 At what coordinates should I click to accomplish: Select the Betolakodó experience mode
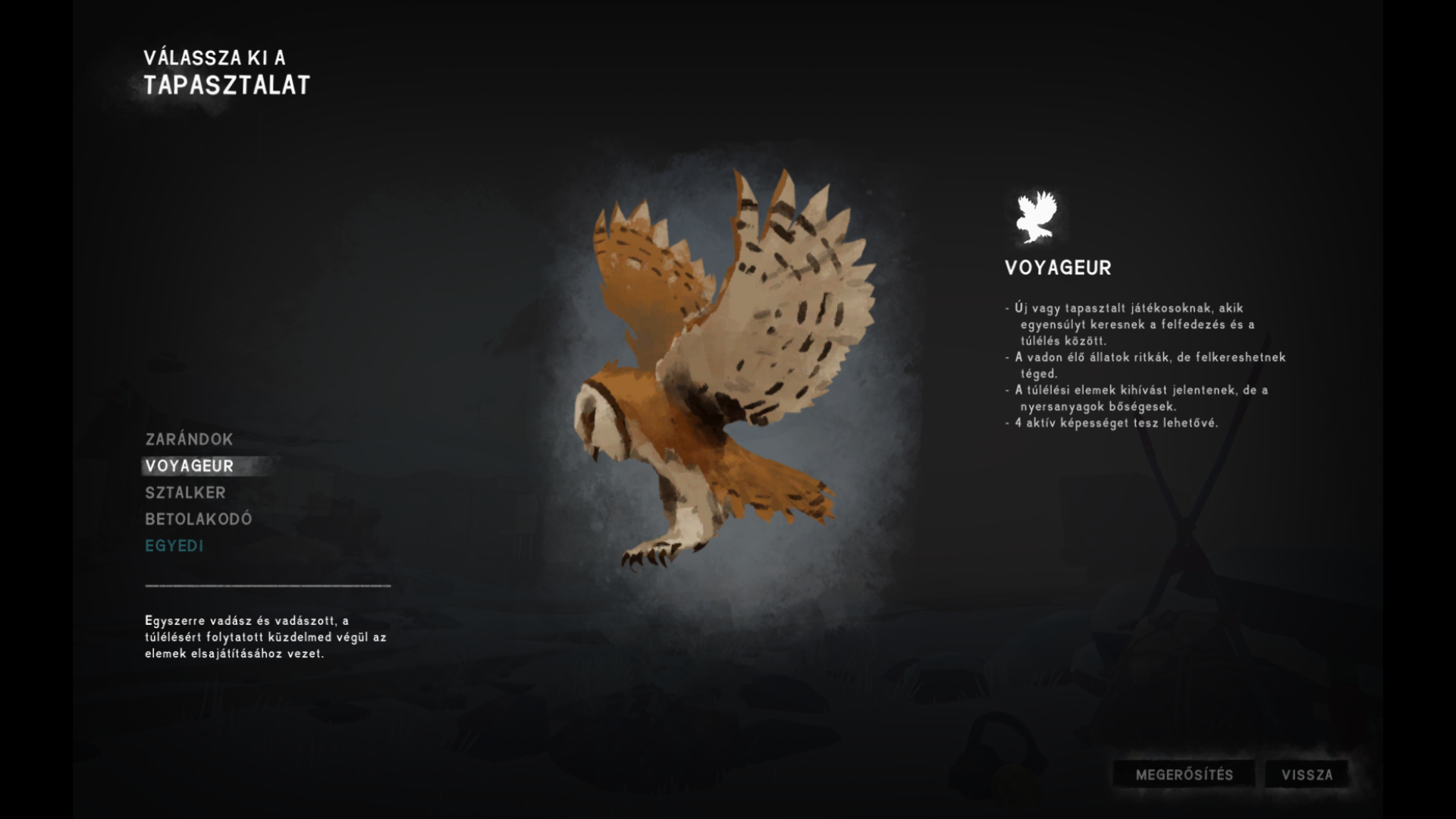point(198,519)
